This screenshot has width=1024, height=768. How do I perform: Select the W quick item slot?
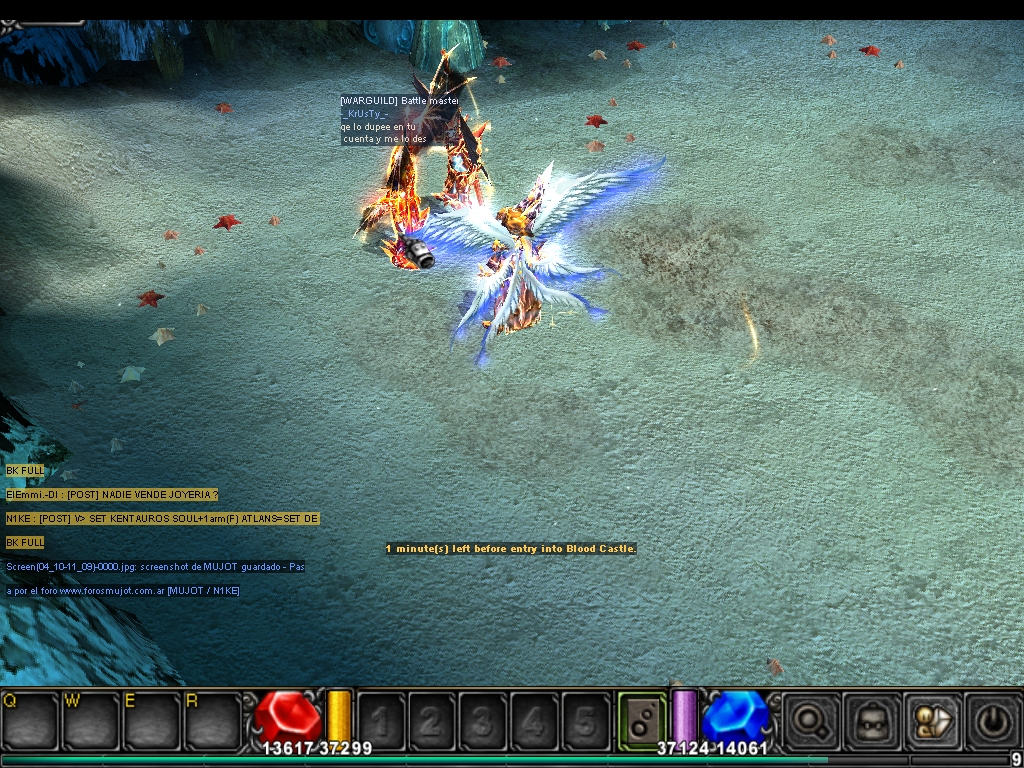pos(91,720)
